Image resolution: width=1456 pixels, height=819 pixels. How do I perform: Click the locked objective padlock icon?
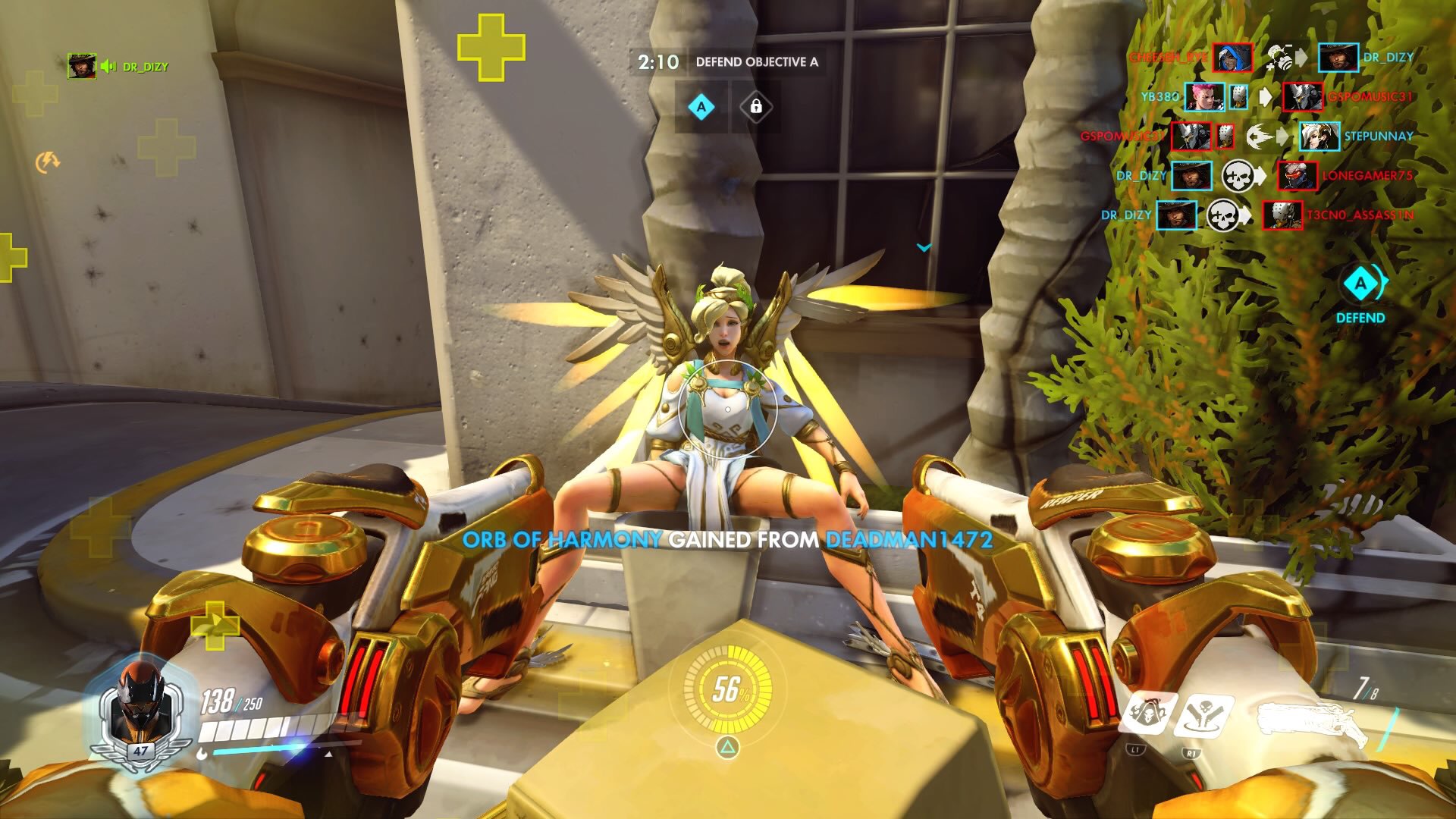[x=755, y=107]
